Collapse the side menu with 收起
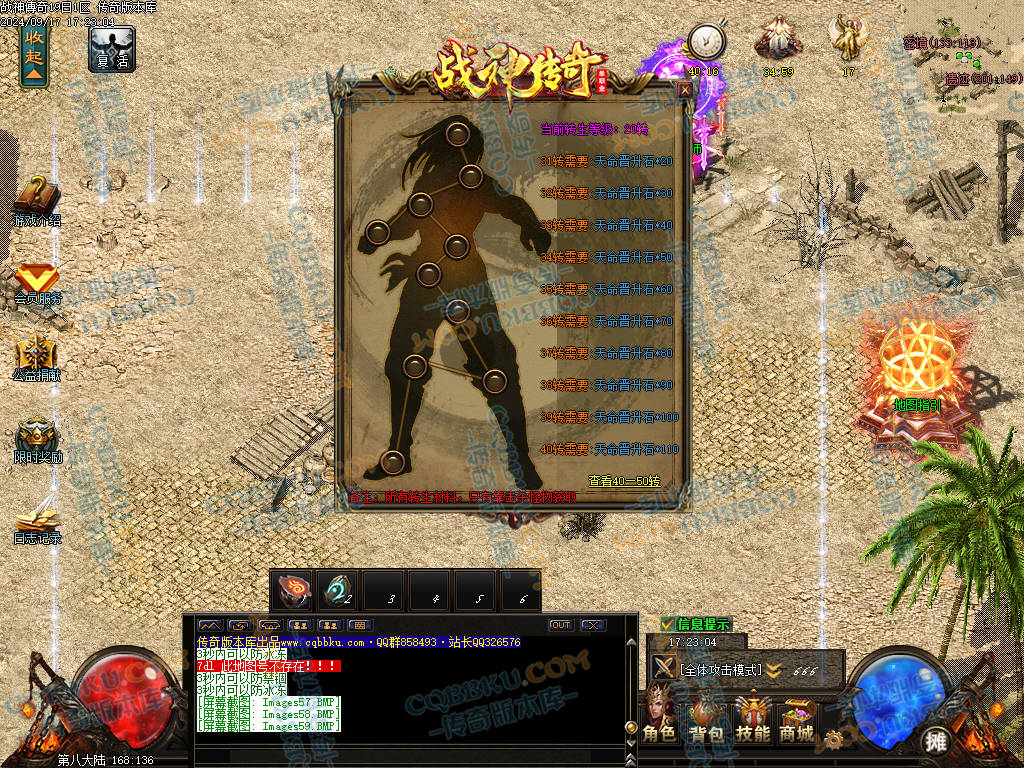 click(x=34, y=53)
